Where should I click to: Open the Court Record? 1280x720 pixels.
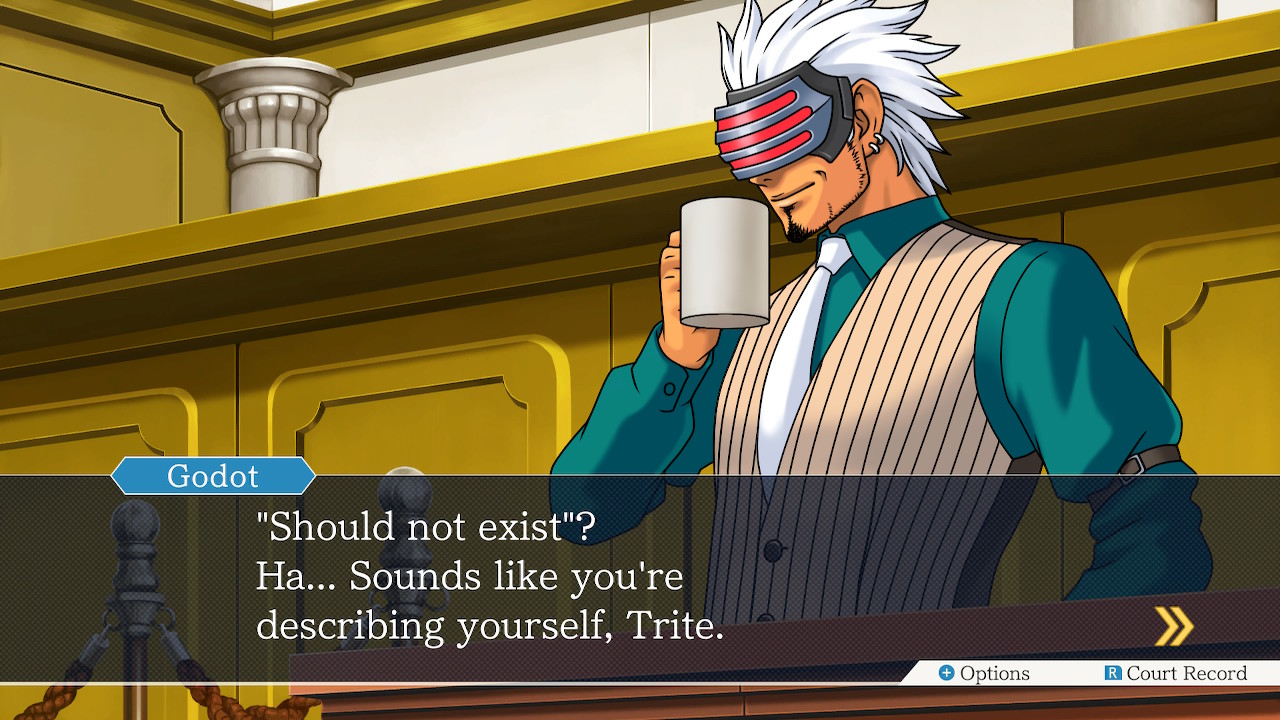tap(1176, 673)
